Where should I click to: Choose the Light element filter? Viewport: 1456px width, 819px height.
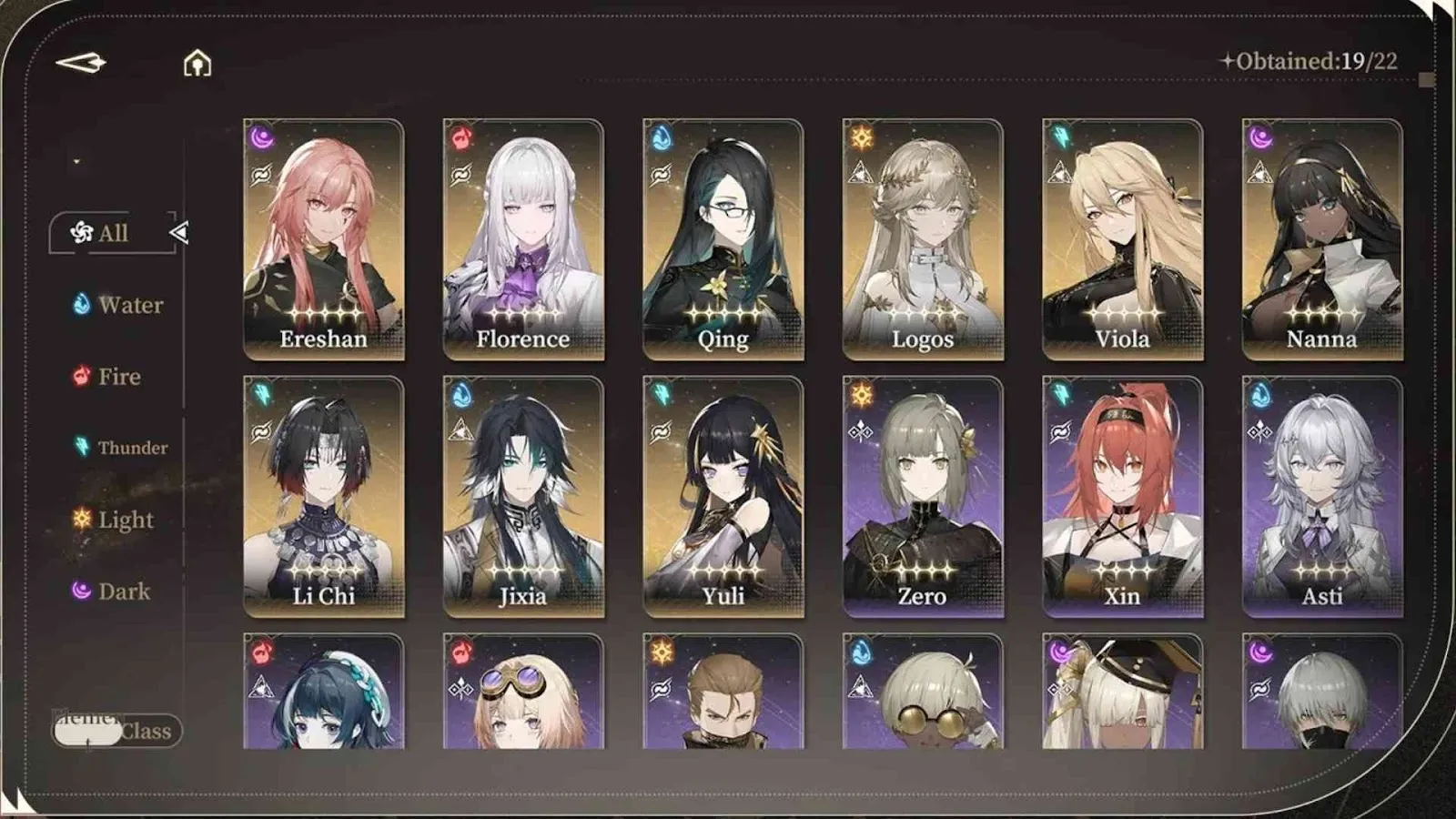point(113,520)
